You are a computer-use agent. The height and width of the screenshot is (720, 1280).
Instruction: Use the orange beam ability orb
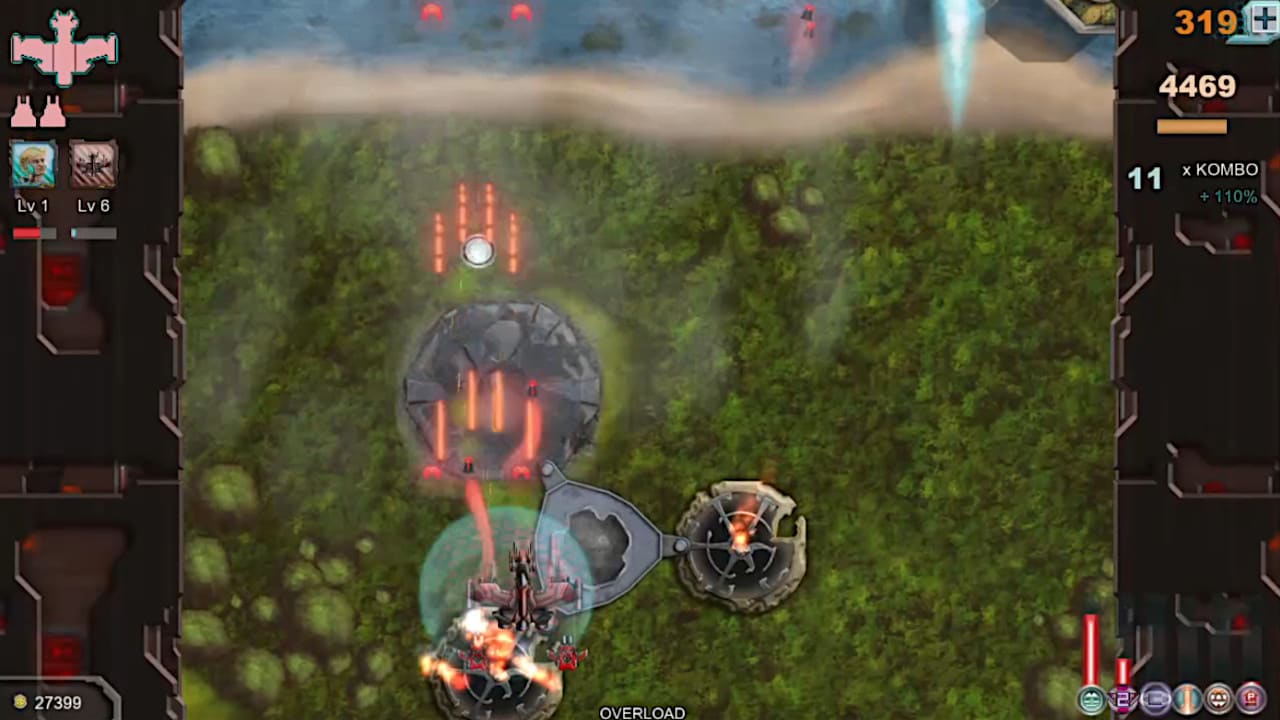(1187, 700)
